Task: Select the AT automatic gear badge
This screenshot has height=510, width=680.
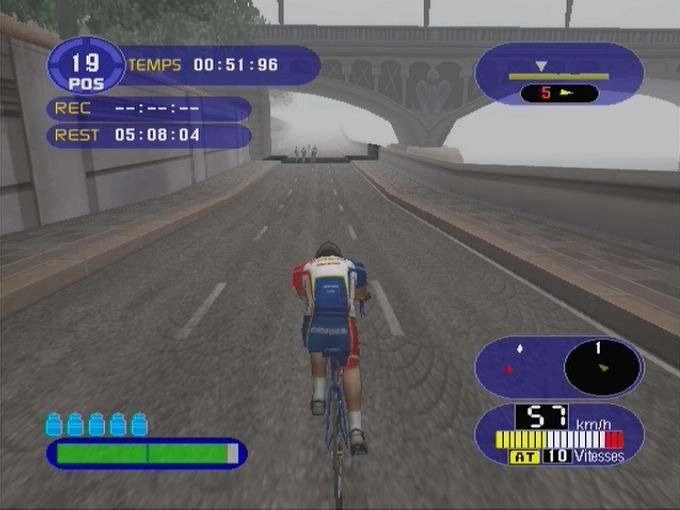Action: [x=524, y=457]
